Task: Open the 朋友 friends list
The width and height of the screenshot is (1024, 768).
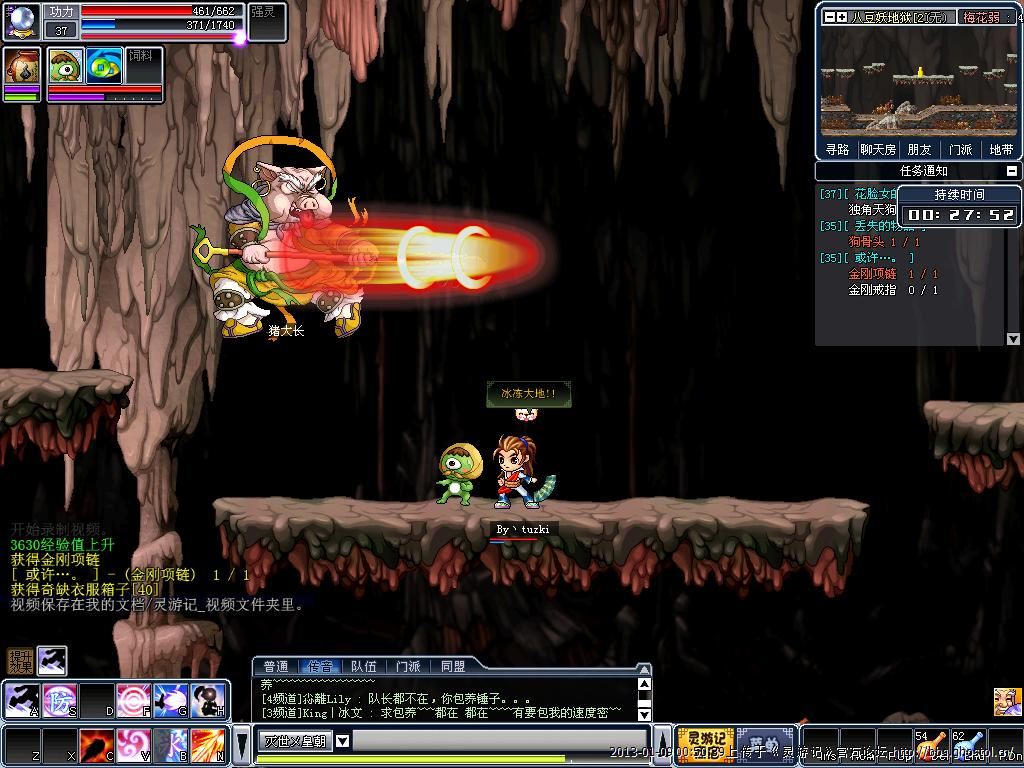Action: pyautogui.click(x=919, y=150)
